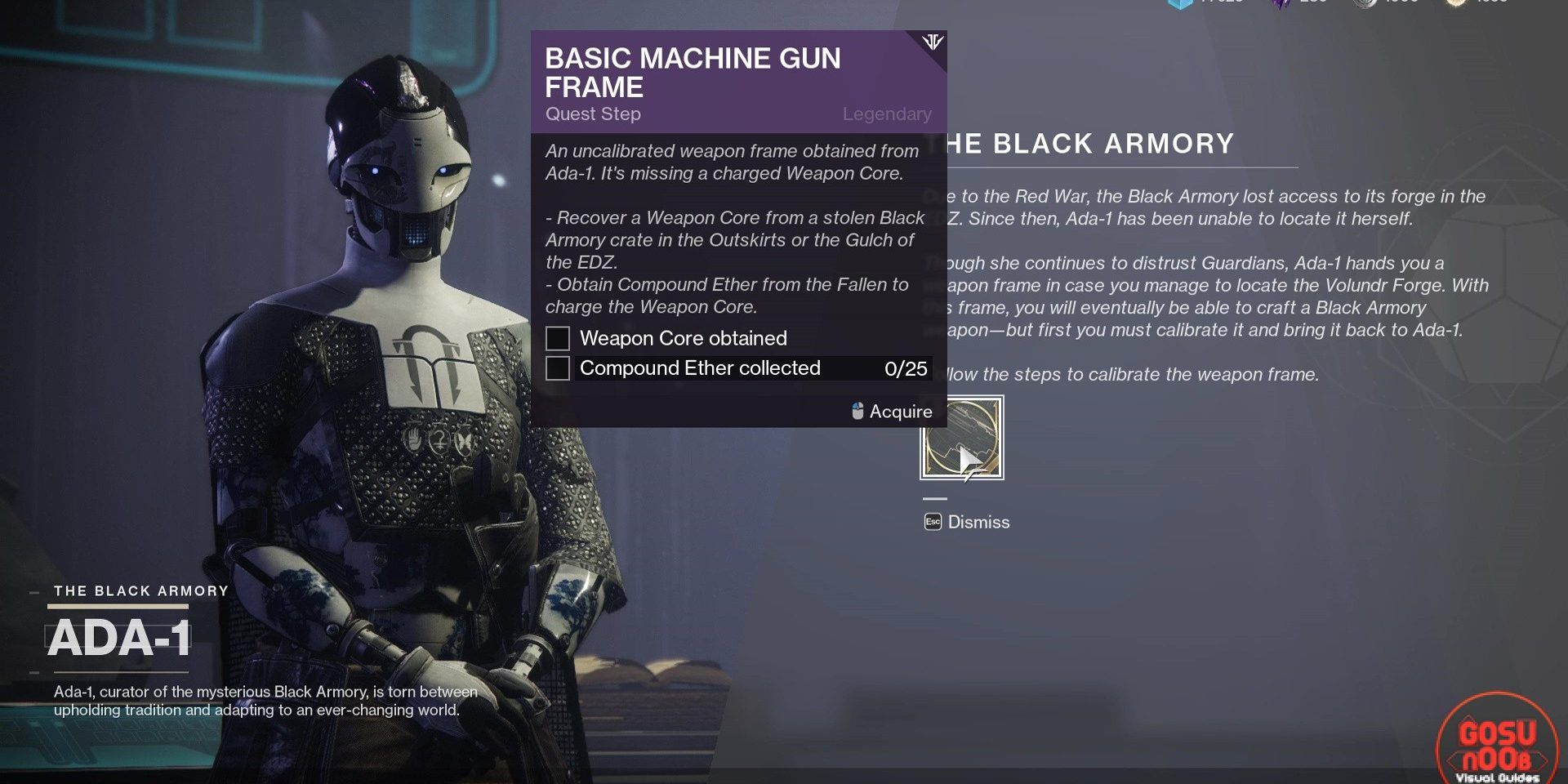1568x784 pixels.
Task: Click the GosuNoob watermark logo
Action: pos(1499,737)
